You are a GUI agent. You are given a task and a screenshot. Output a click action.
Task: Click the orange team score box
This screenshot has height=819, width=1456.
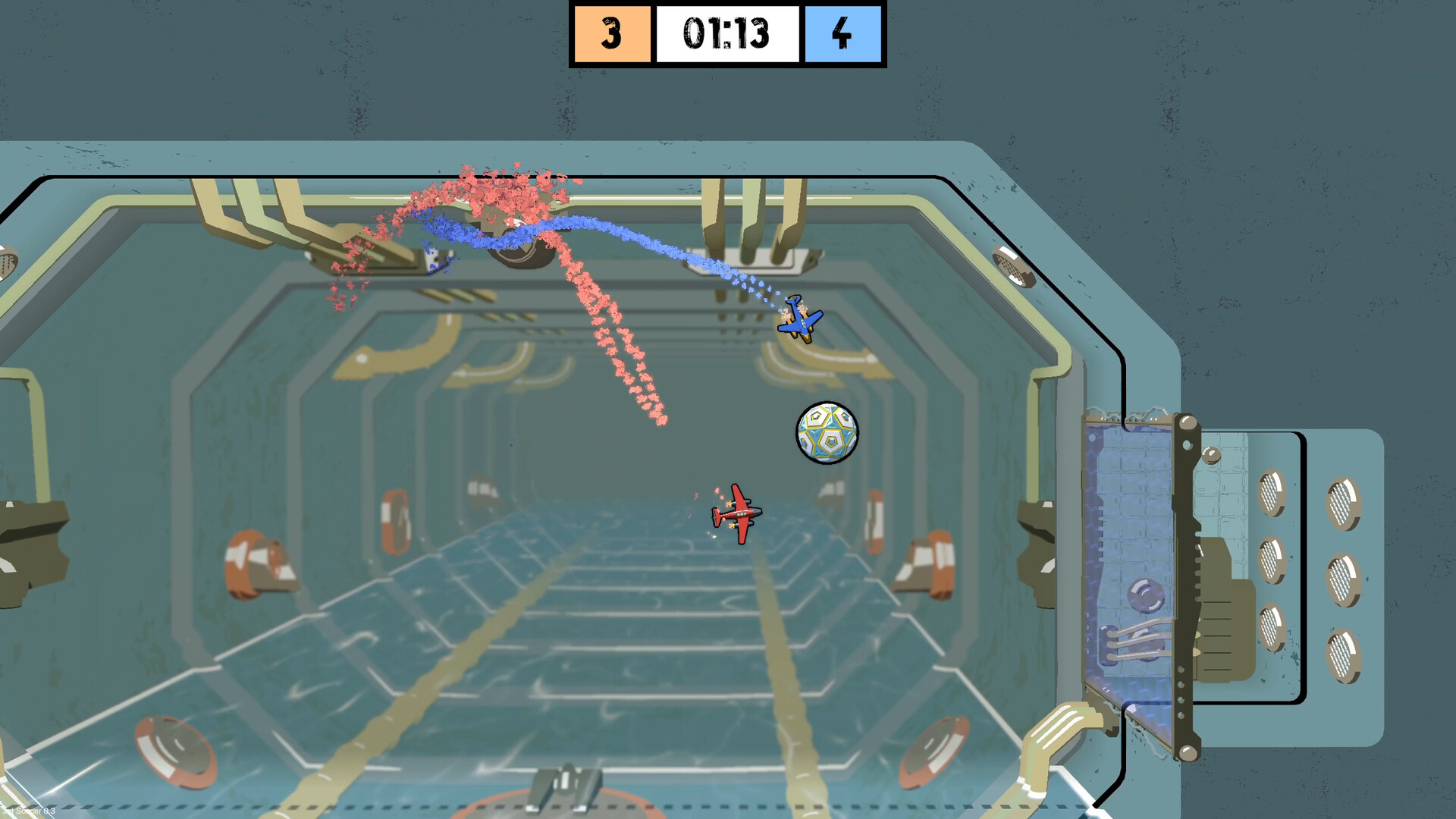click(614, 33)
